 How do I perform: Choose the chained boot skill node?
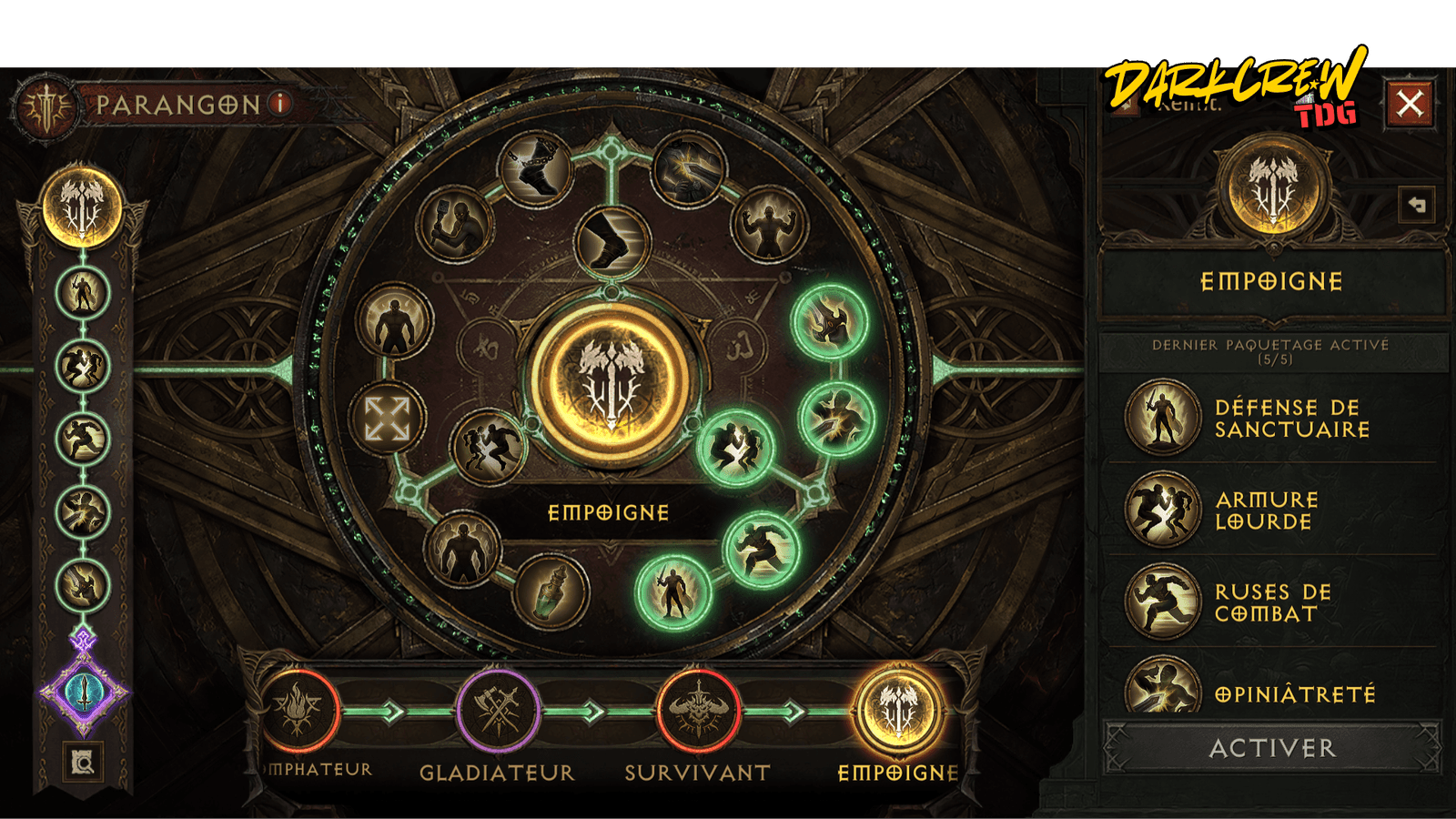pos(535,168)
